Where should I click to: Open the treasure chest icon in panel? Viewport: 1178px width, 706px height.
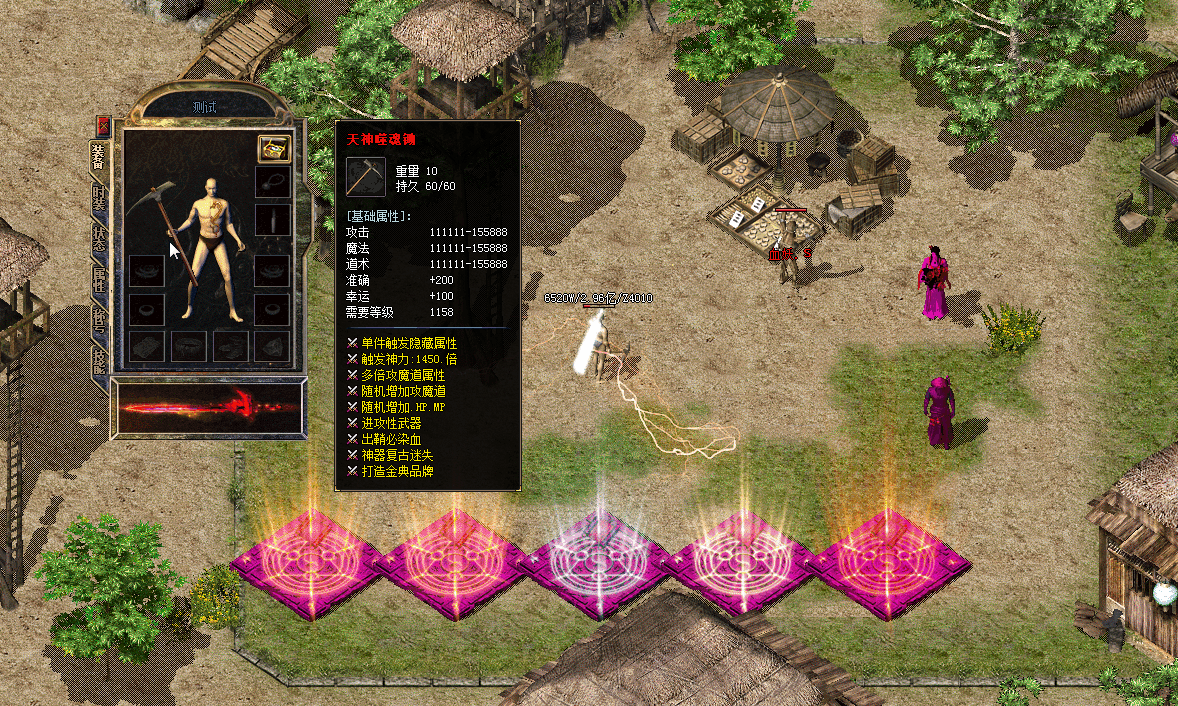274,148
